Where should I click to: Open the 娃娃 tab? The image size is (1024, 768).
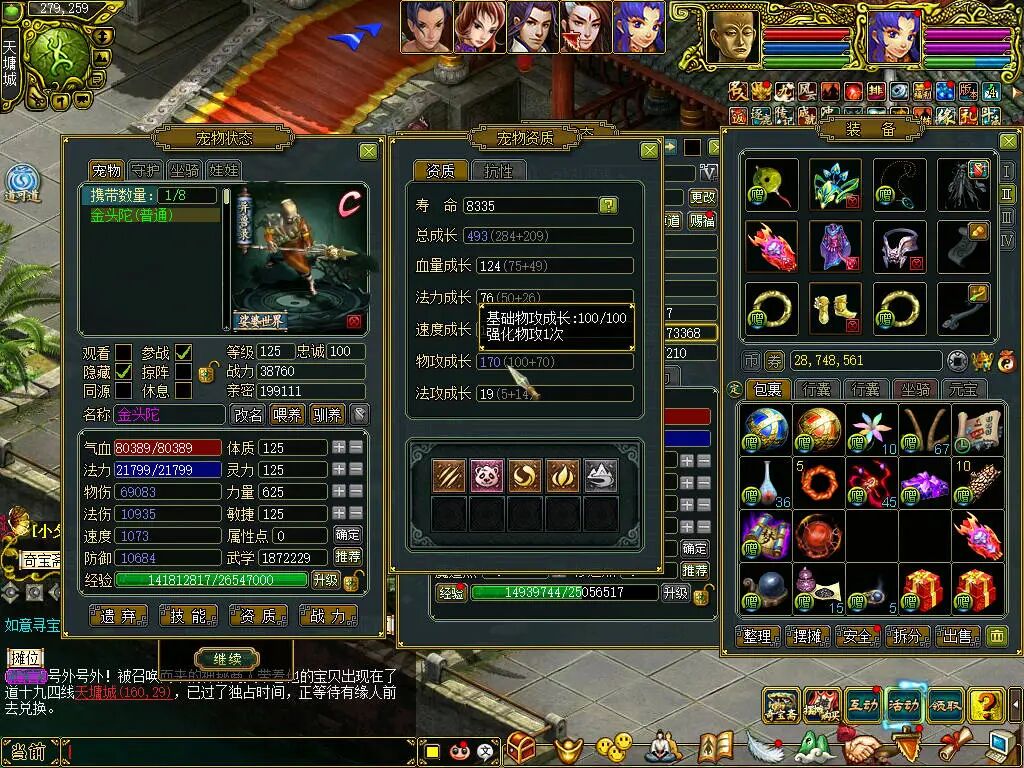(222, 170)
